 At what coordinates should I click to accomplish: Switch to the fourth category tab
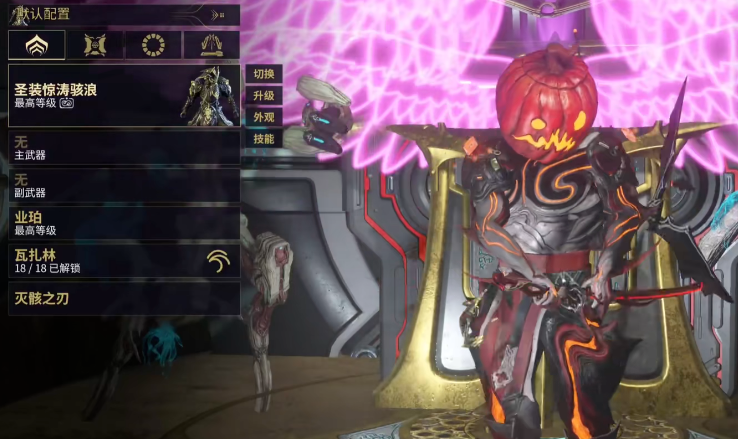coord(211,45)
